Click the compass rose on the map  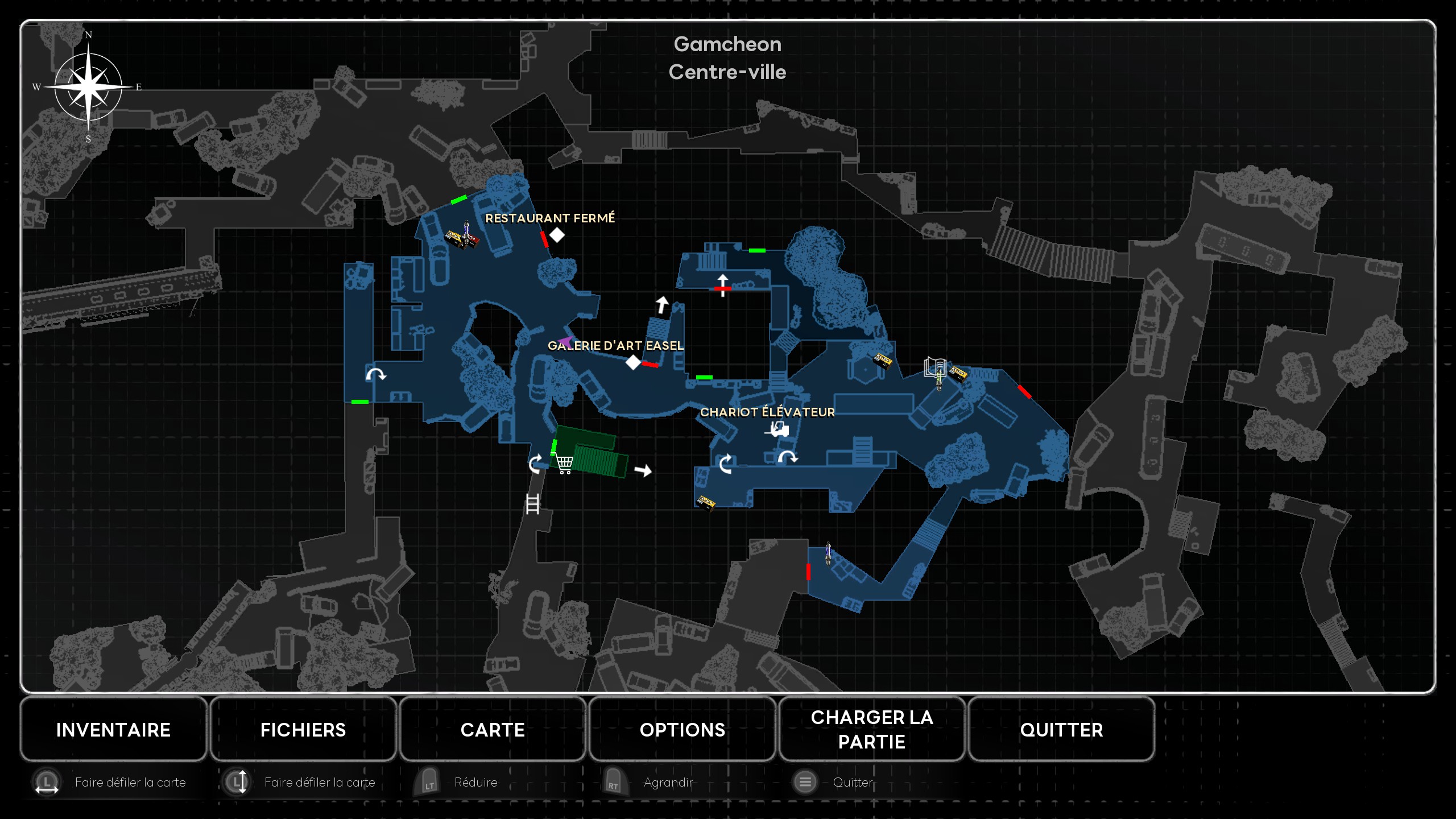point(88,87)
